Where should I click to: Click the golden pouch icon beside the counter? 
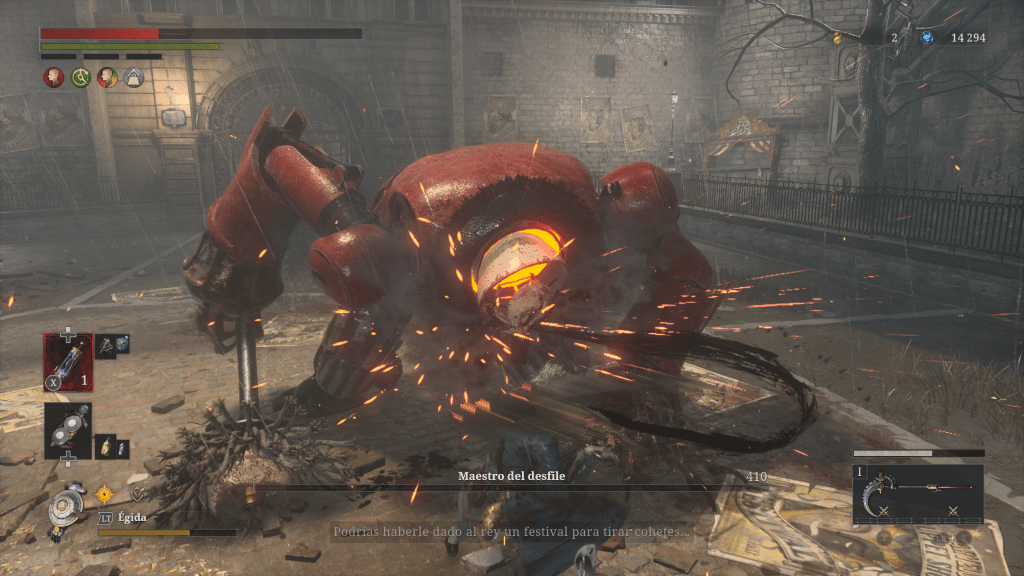coord(838,38)
